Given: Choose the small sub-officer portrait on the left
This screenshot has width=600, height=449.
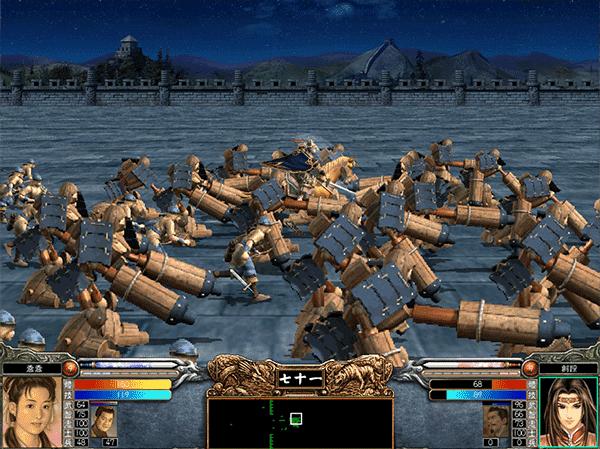Looking at the screenshot, I should (104, 420).
